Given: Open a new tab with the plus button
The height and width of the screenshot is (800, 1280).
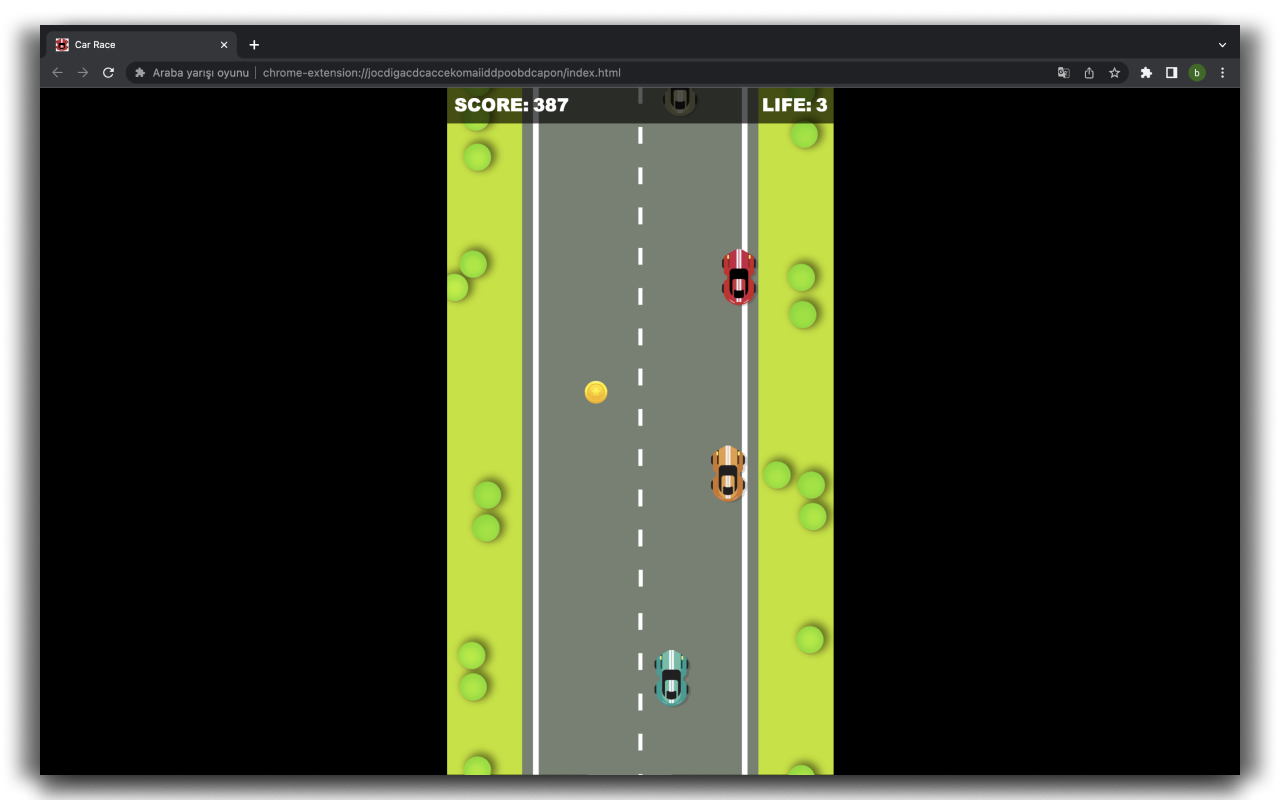Looking at the screenshot, I should pos(254,44).
